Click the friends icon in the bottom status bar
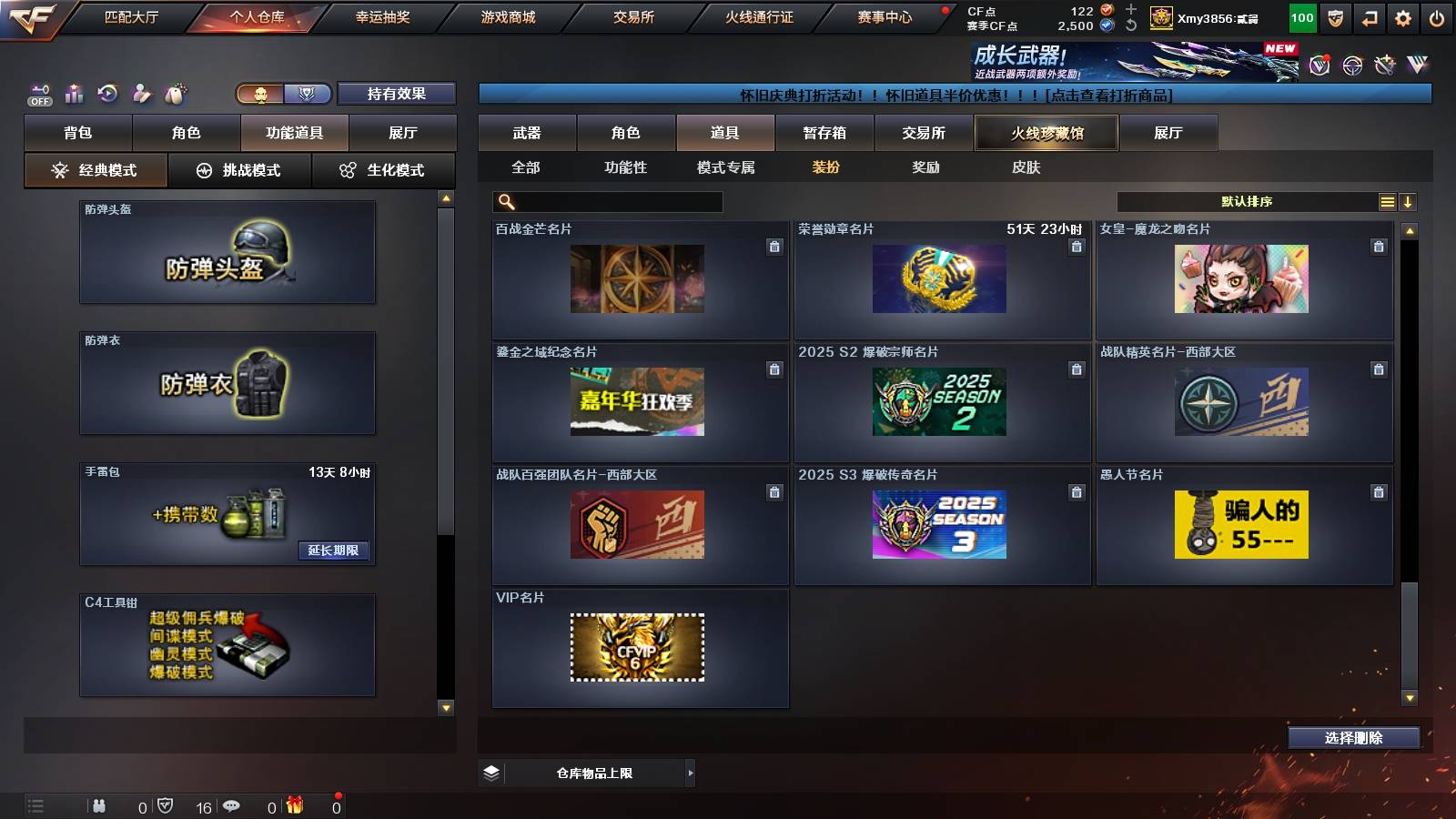1456x819 pixels. coord(100,804)
